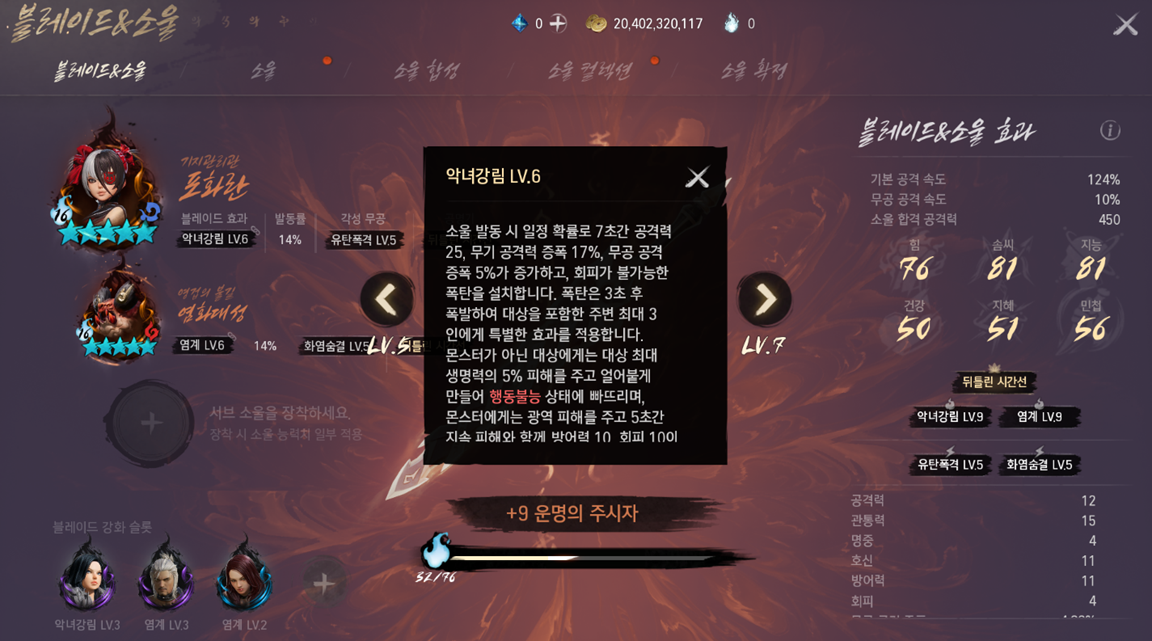
Task: Select the 악녀강림 LV.3 enhancement slot
Action: click(x=88, y=578)
